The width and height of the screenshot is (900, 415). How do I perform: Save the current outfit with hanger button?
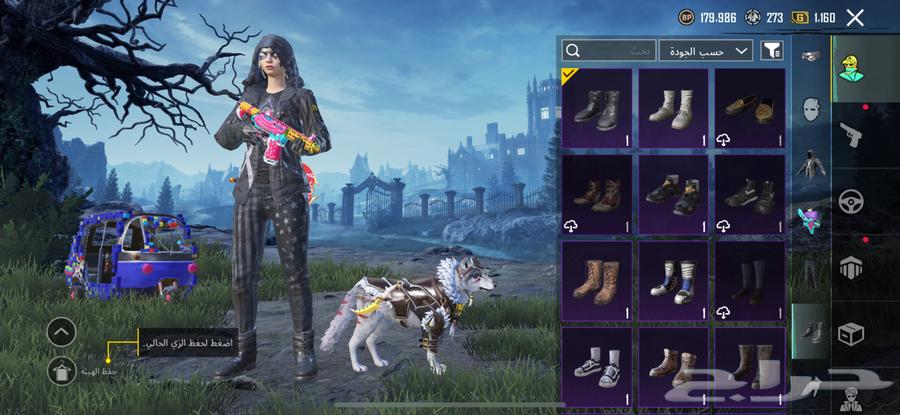(61, 369)
